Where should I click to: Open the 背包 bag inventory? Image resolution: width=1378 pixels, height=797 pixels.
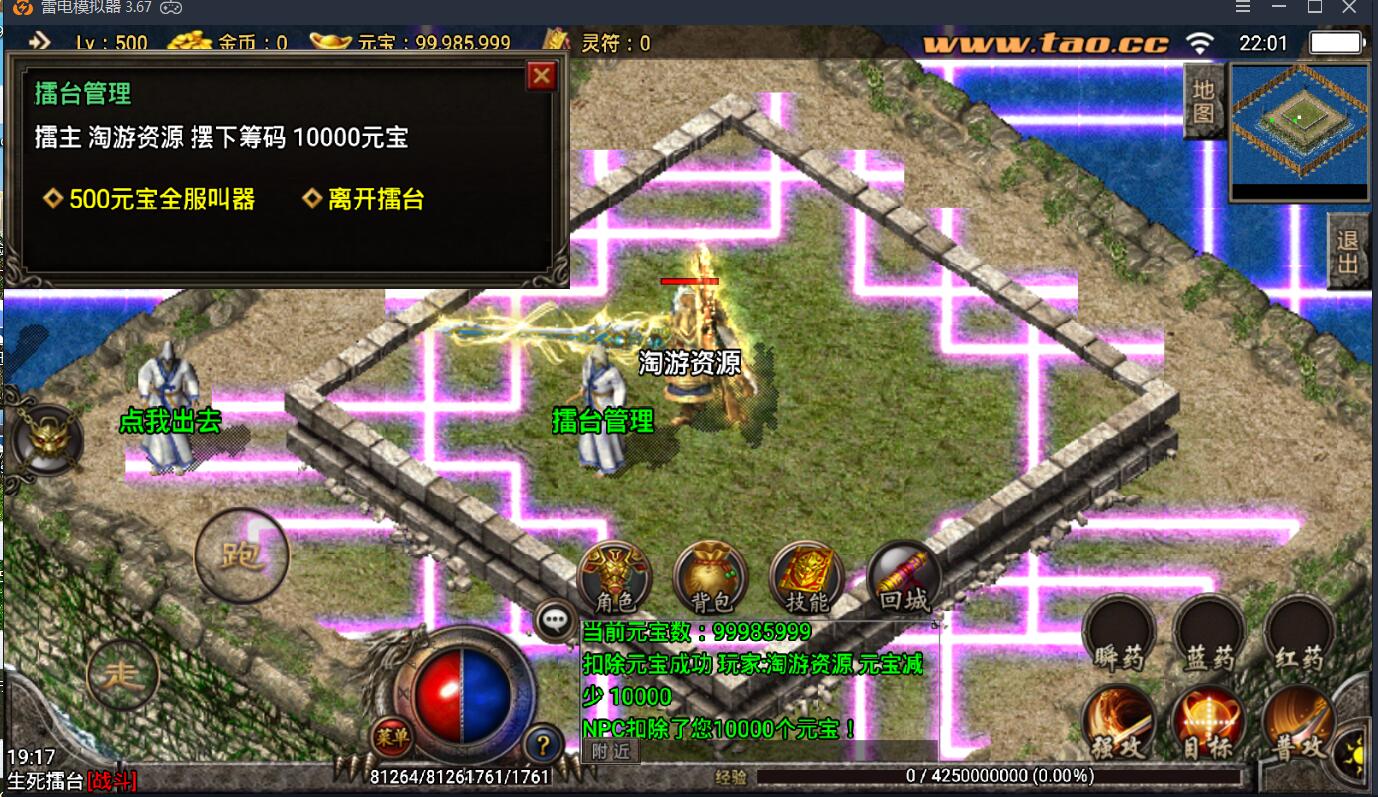coord(711,579)
